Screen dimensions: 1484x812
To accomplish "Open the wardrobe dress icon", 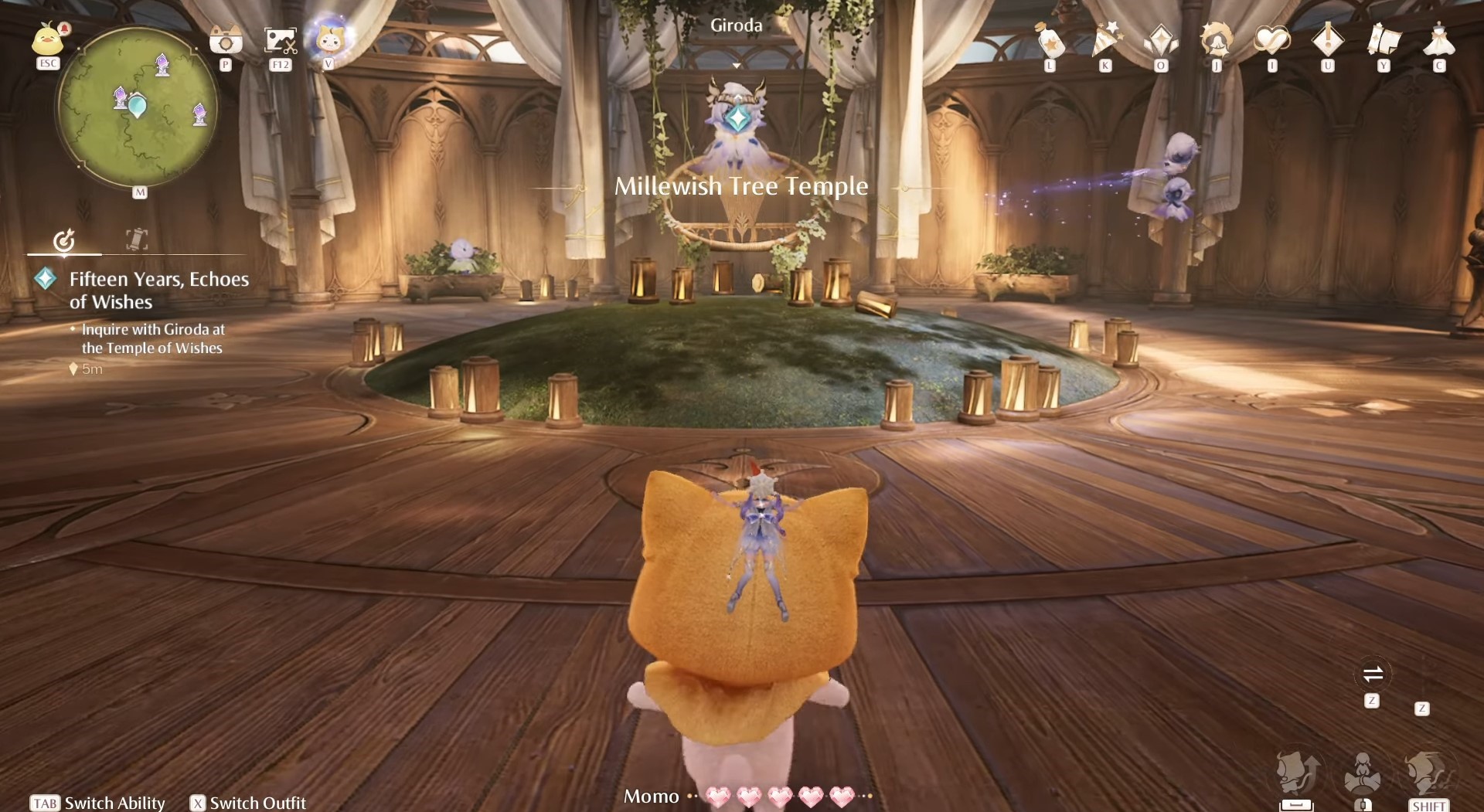I will [x=1439, y=40].
